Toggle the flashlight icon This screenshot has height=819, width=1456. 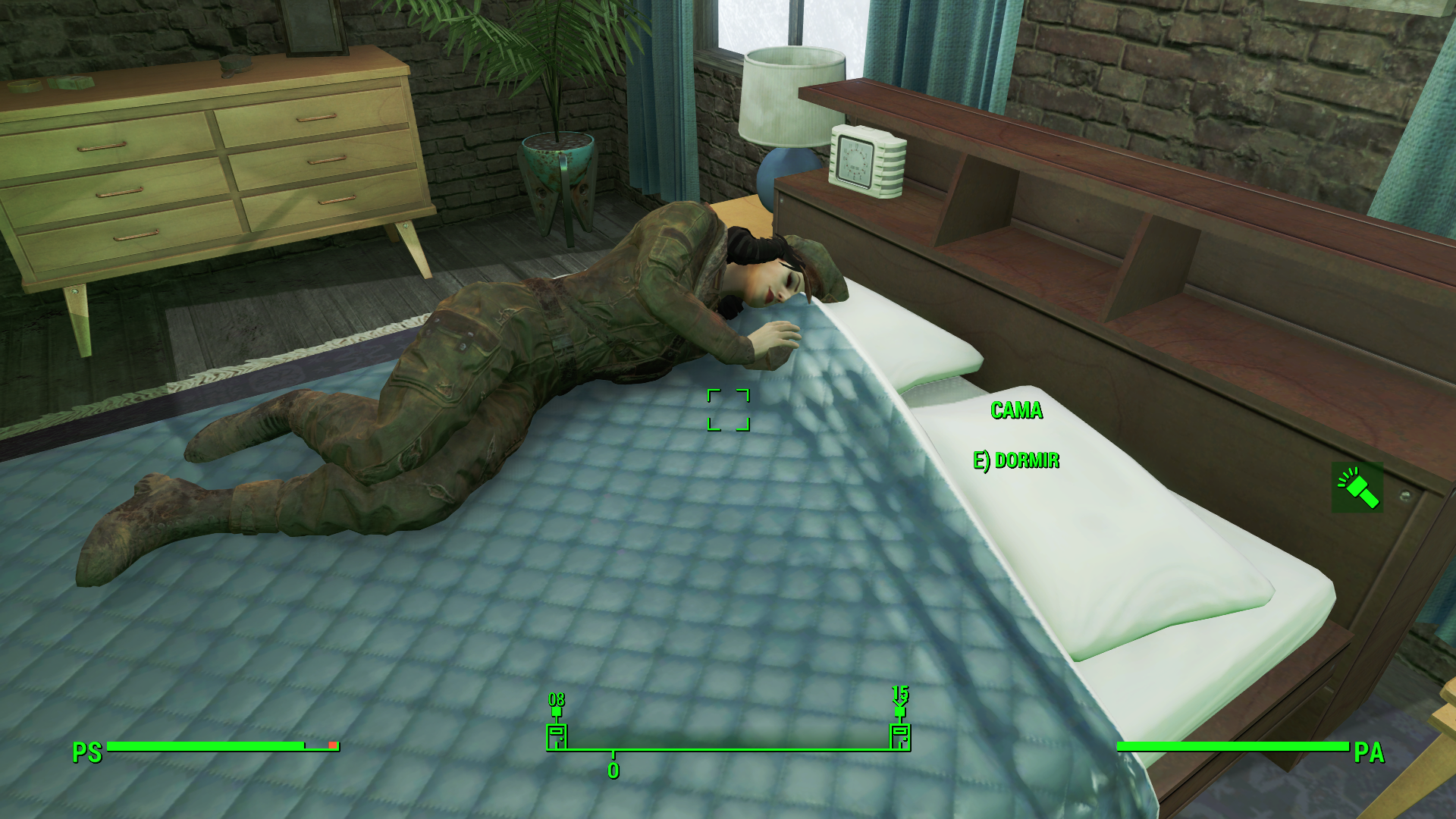(1357, 488)
